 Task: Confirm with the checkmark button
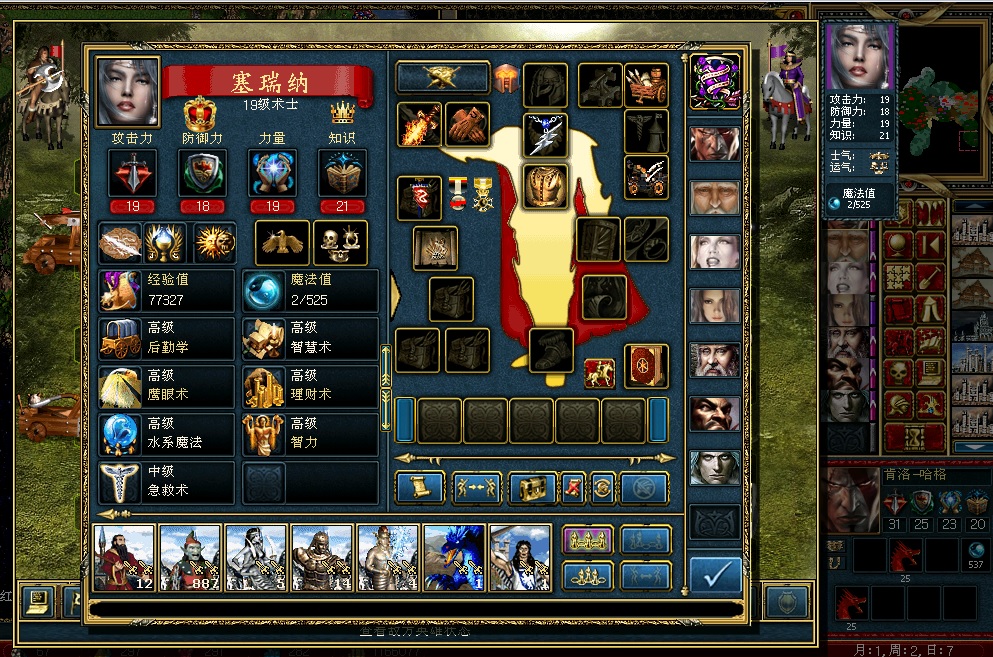(715, 575)
